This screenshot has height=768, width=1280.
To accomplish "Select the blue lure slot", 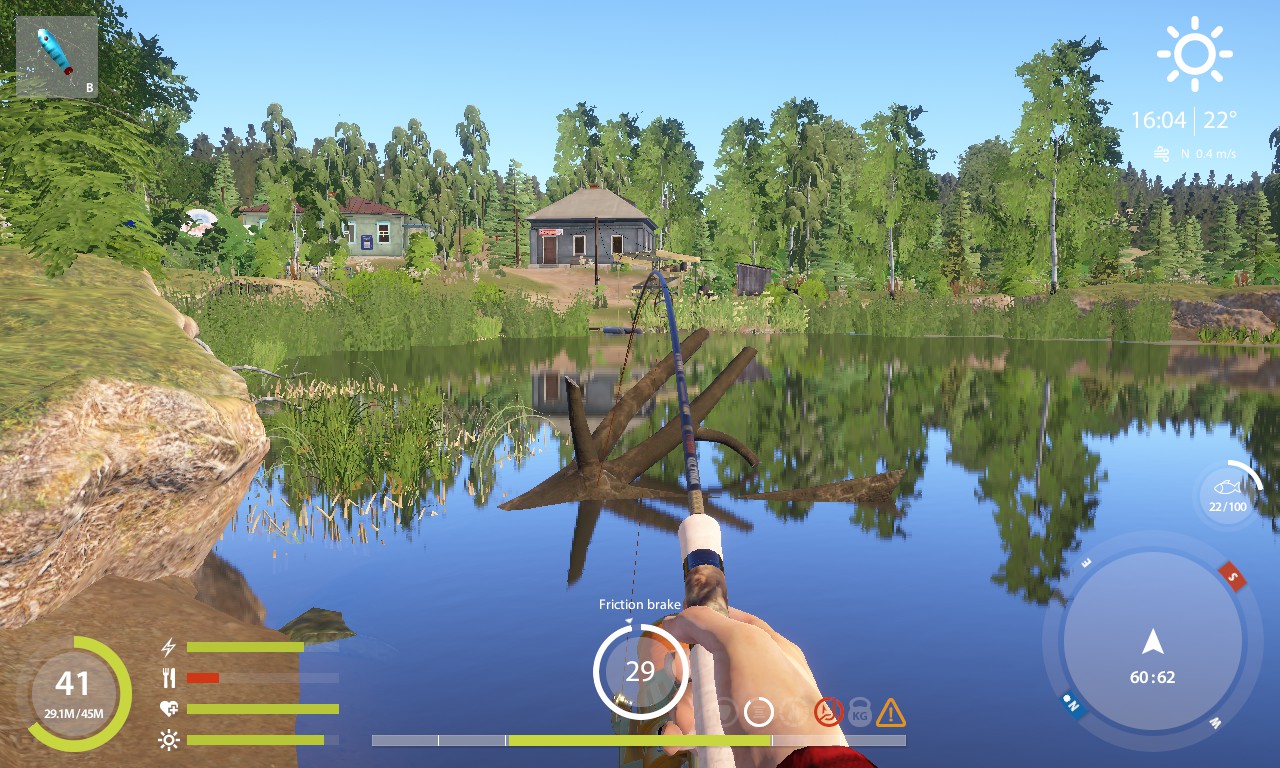I will (57, 57).
